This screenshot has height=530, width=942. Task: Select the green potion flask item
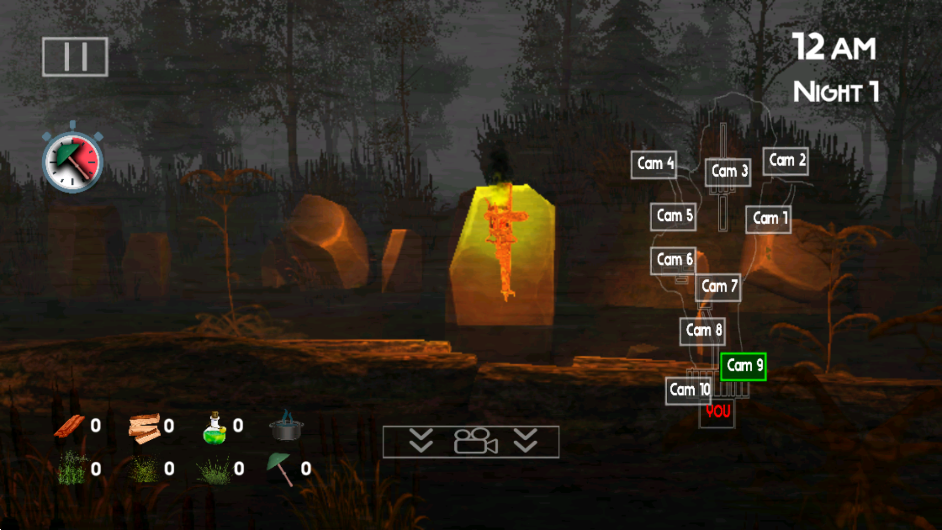[x=216, y=427]
